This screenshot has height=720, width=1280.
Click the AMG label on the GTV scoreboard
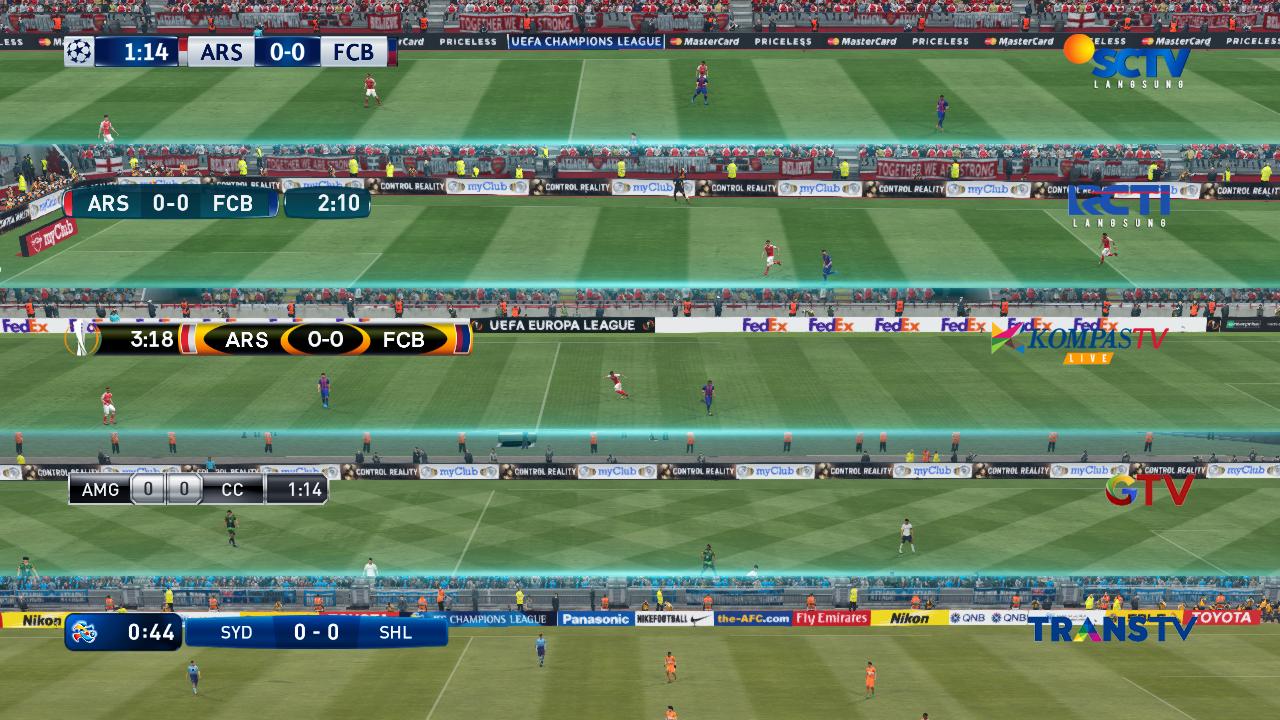(100, 490)
